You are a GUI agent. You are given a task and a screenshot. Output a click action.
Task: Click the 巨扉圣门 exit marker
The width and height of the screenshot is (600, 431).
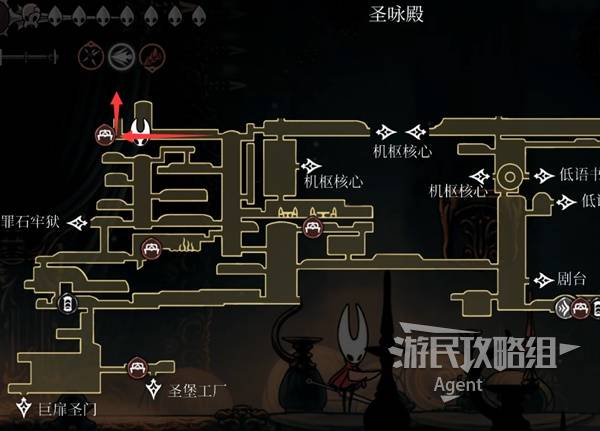coord(26,408)
